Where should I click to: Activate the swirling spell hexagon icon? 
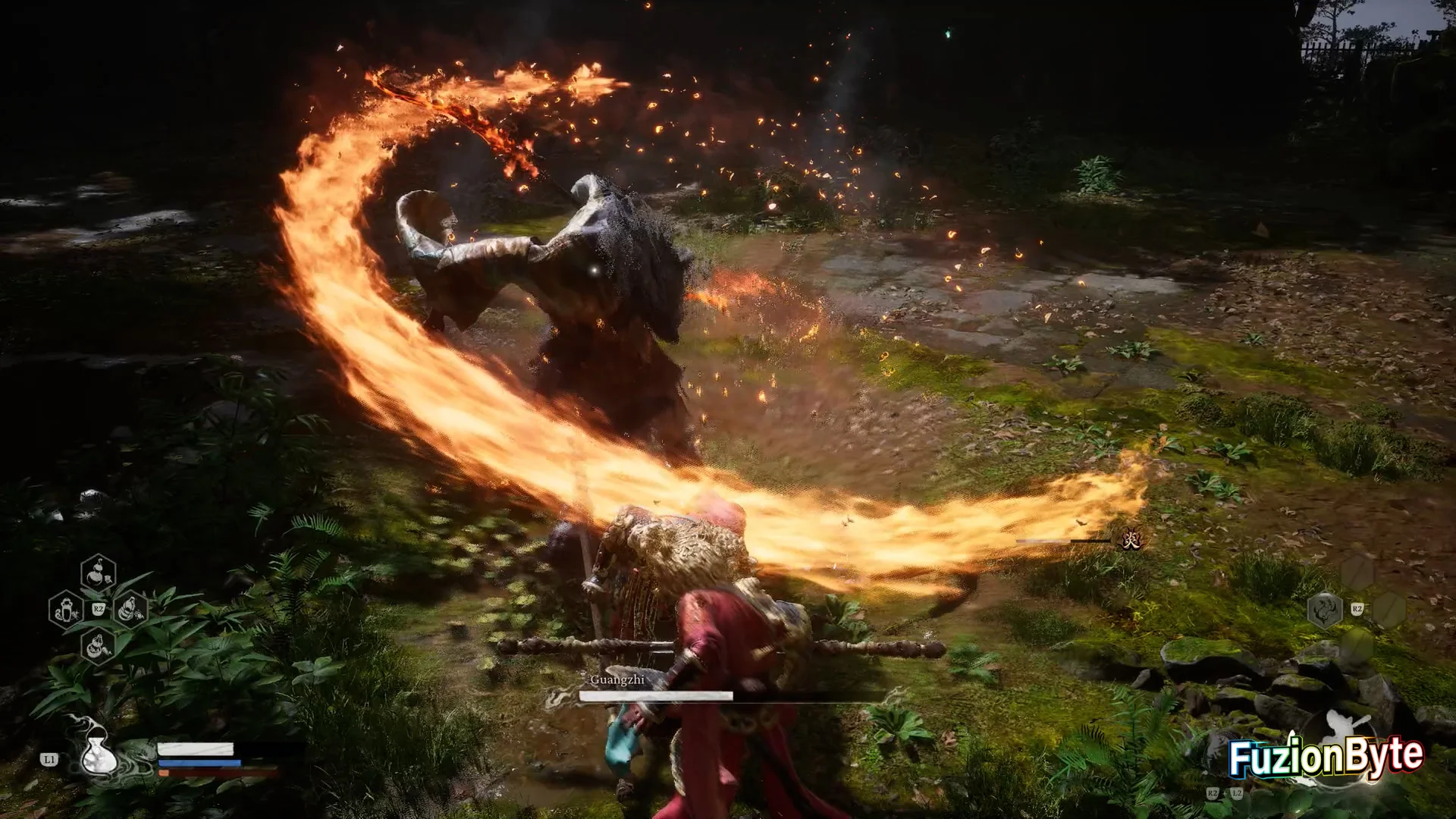(1324, 610)
